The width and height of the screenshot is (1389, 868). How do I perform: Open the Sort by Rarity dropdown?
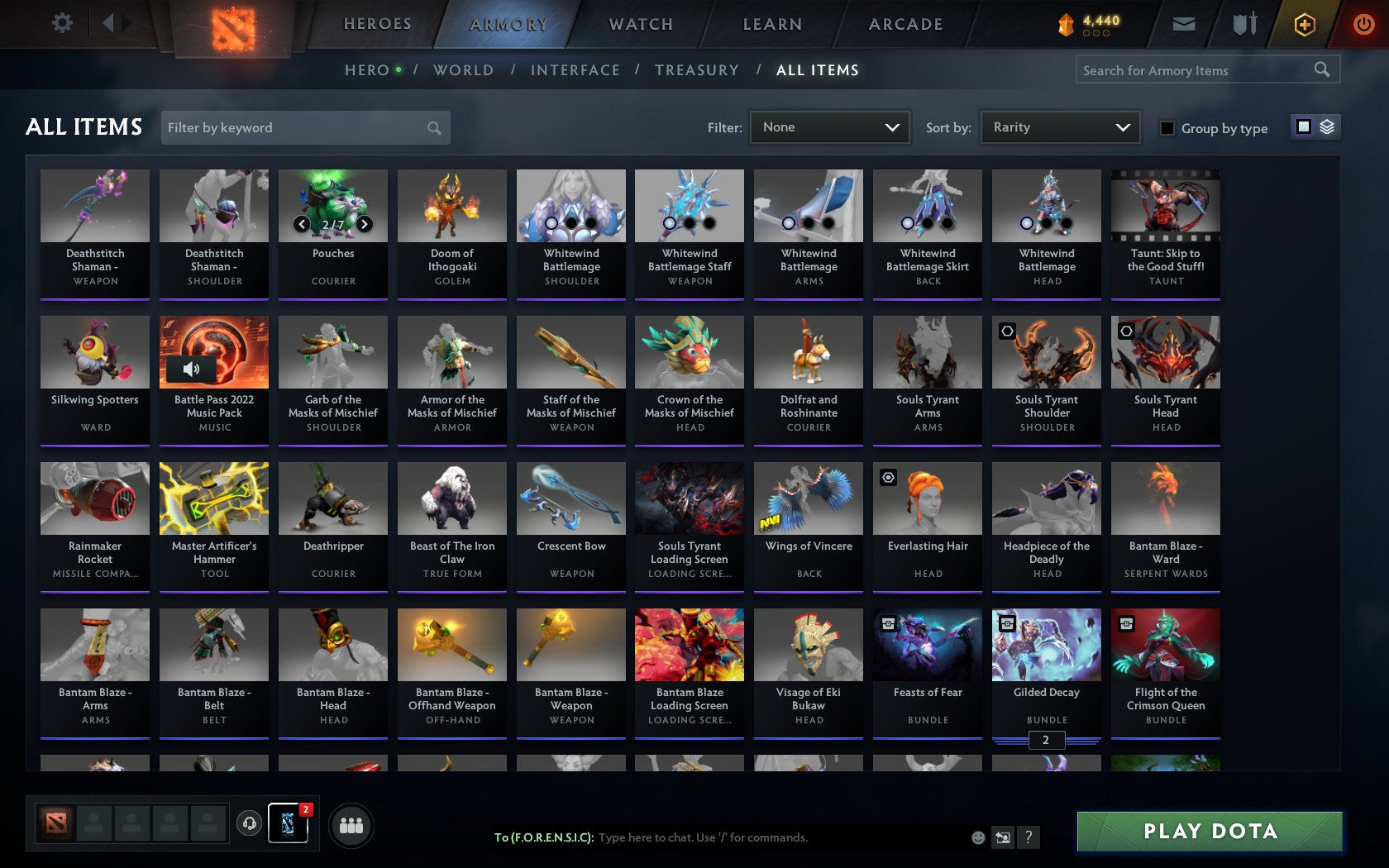1059,127
